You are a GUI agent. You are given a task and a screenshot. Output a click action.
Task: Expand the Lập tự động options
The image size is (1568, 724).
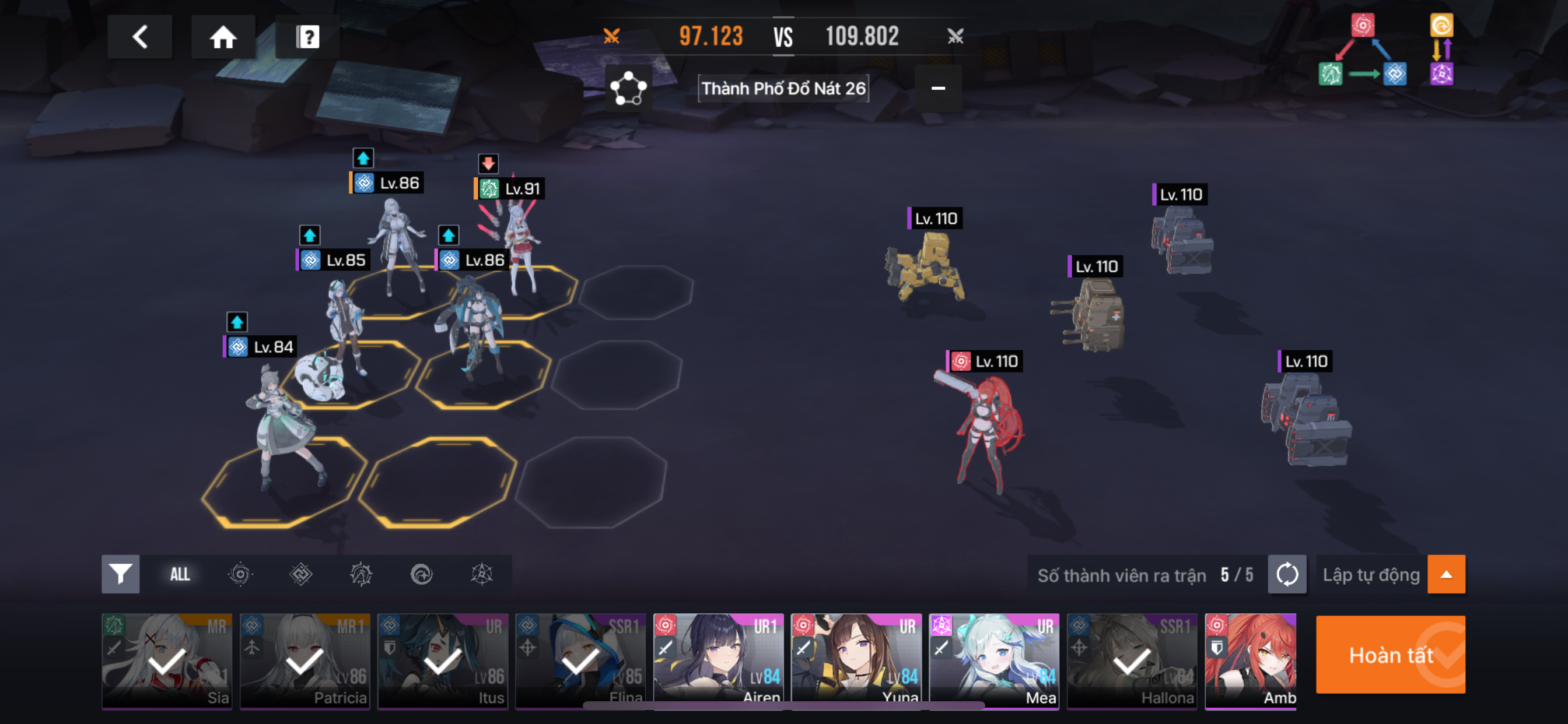click(1445, 574)
